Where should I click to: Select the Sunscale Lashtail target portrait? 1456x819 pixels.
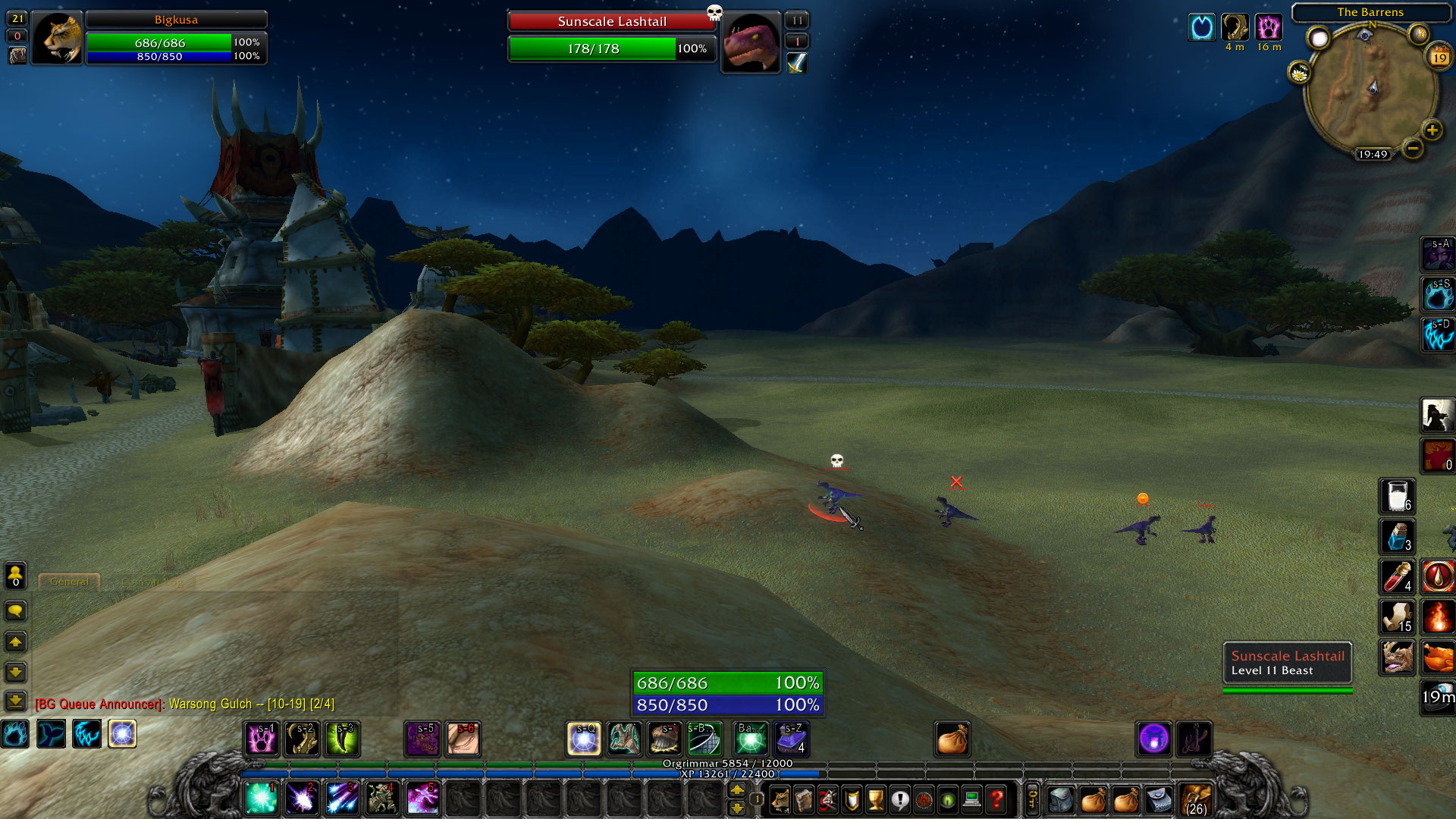pos(751,42)
